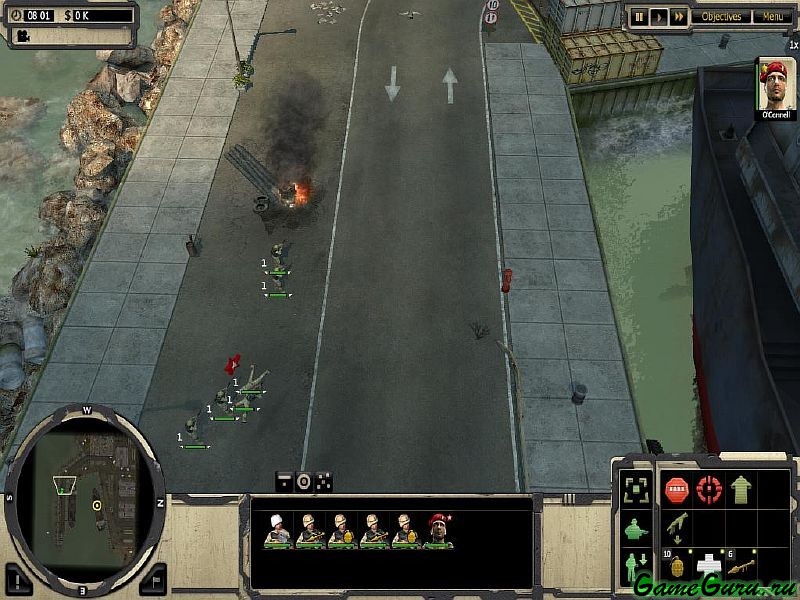Click the circle formation button above squad bar
Screen dimensions: 800x600
[x=304, y=481]
